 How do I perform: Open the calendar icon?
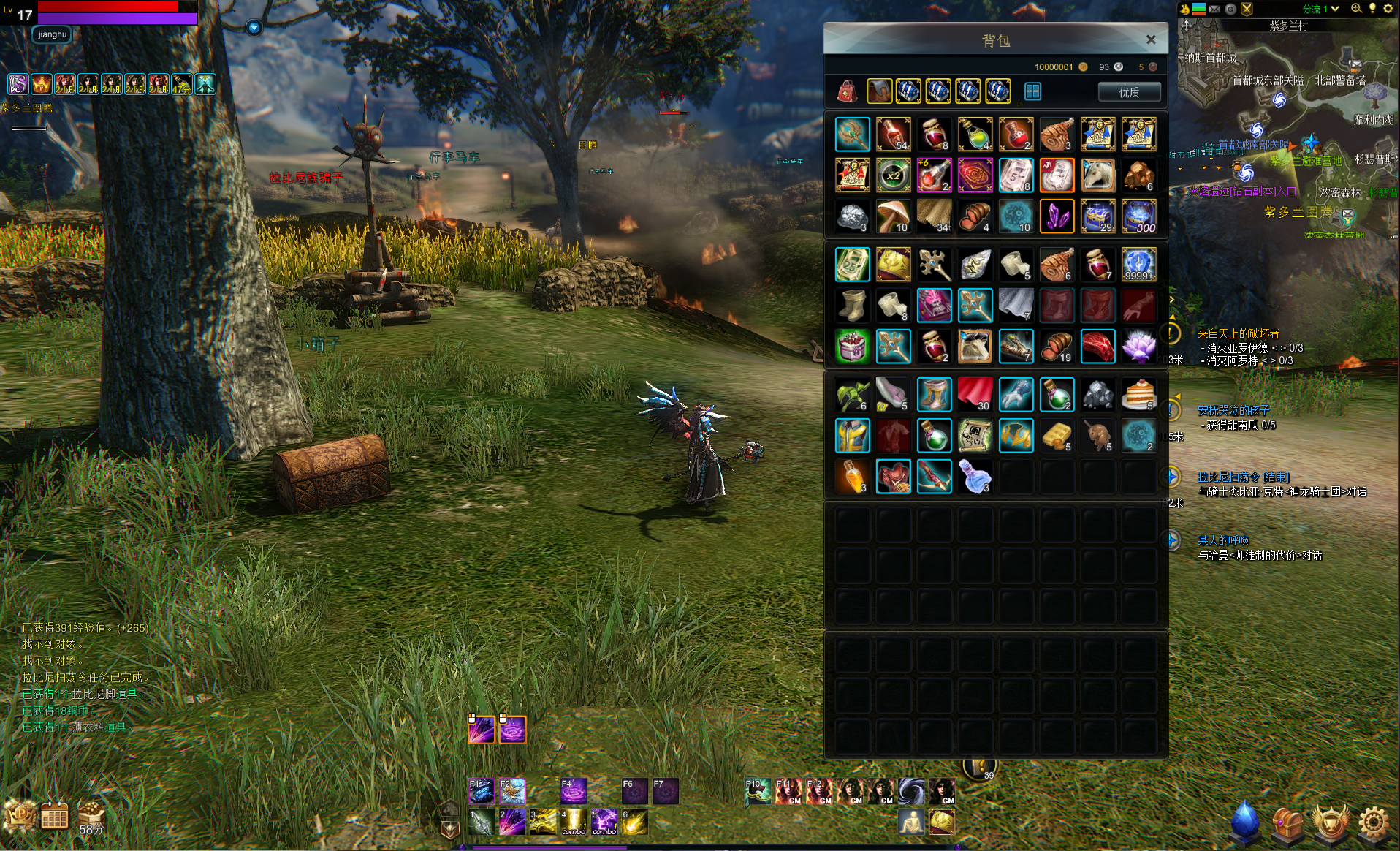tap(54, 816)
